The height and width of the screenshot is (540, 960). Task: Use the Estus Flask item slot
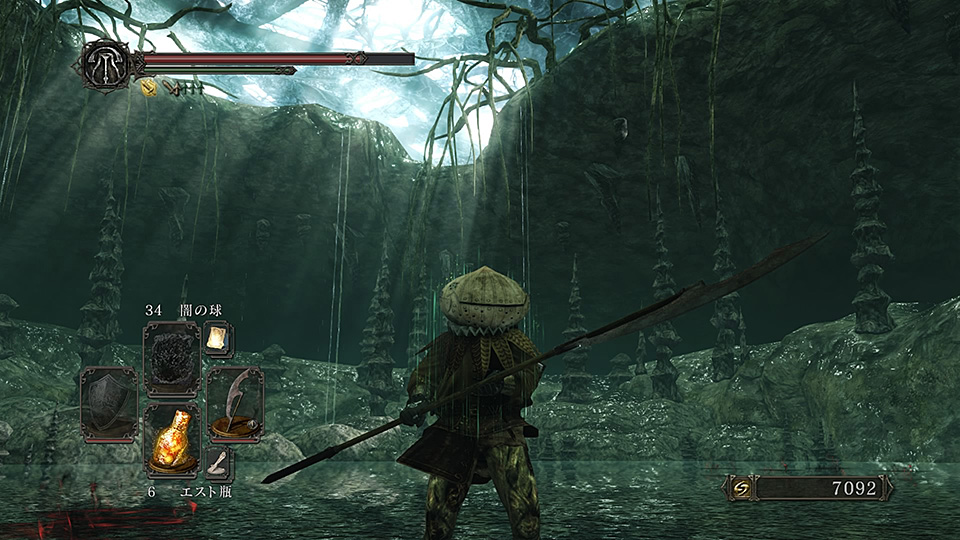[172, 440]
